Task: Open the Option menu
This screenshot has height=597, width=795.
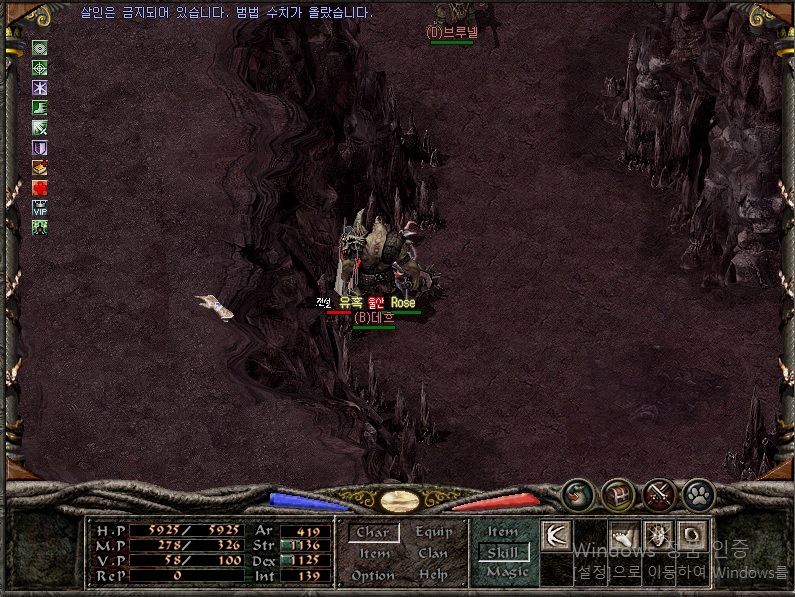Action: point(373,576)
